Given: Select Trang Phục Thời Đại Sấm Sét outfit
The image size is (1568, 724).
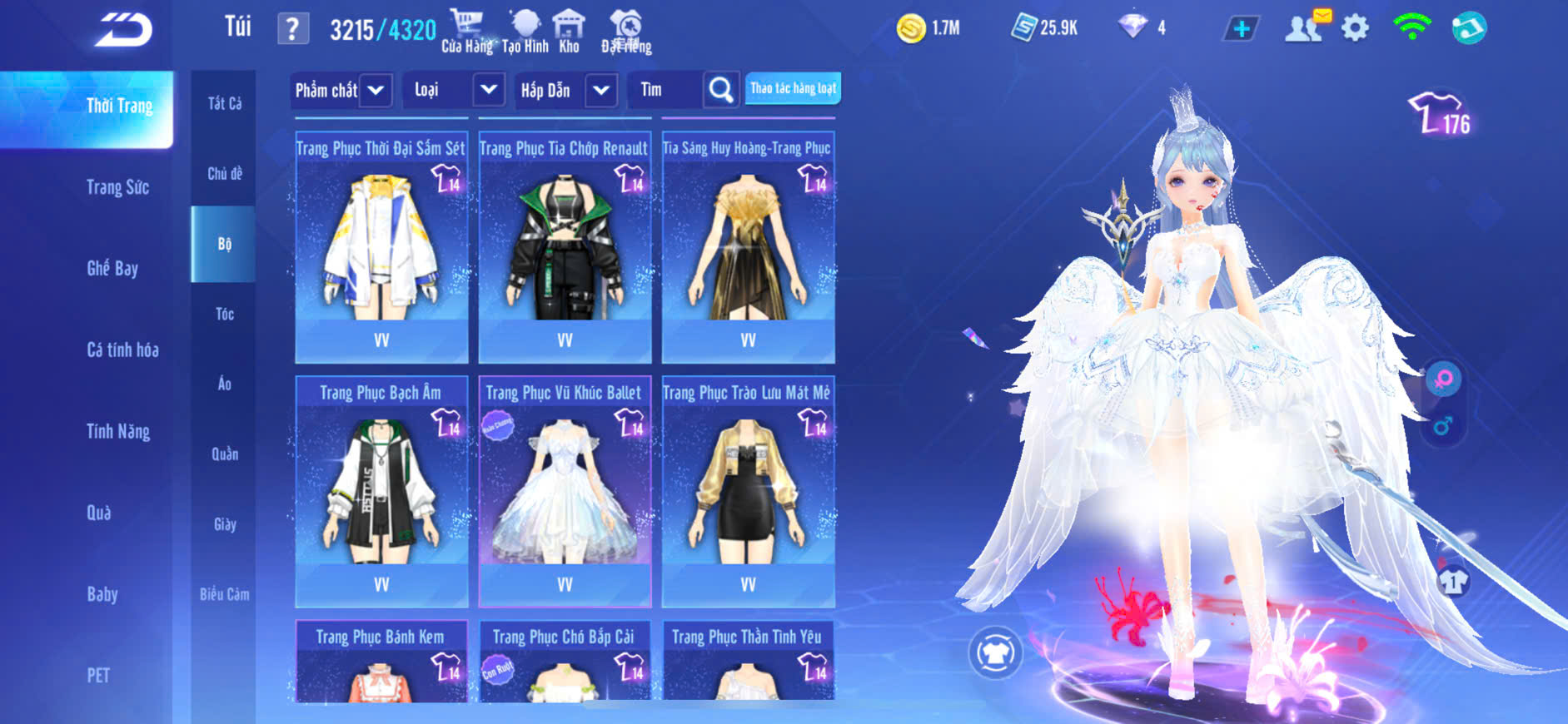Looking at the screenshot, I should pos(381,247).
